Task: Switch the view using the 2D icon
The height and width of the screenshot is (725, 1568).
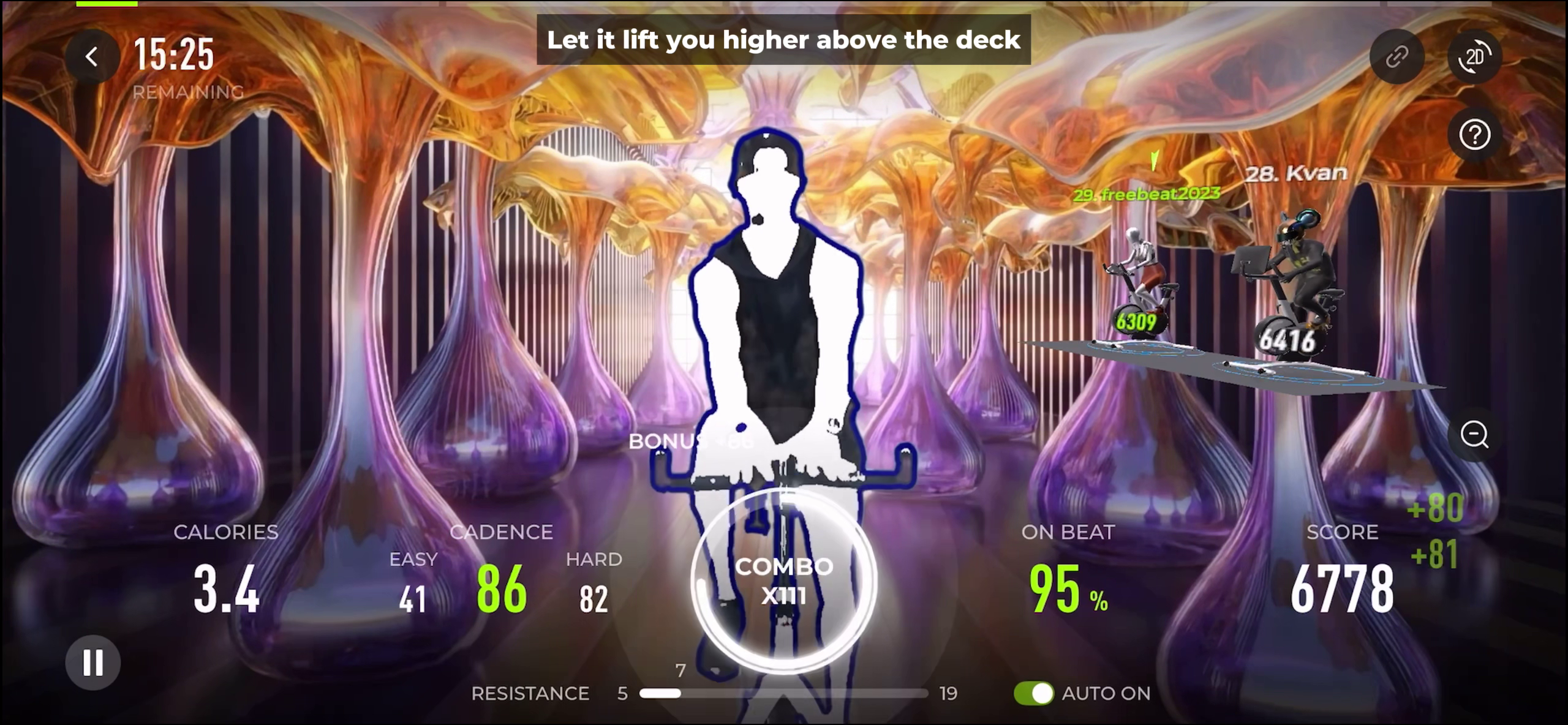Action: 1476,56
